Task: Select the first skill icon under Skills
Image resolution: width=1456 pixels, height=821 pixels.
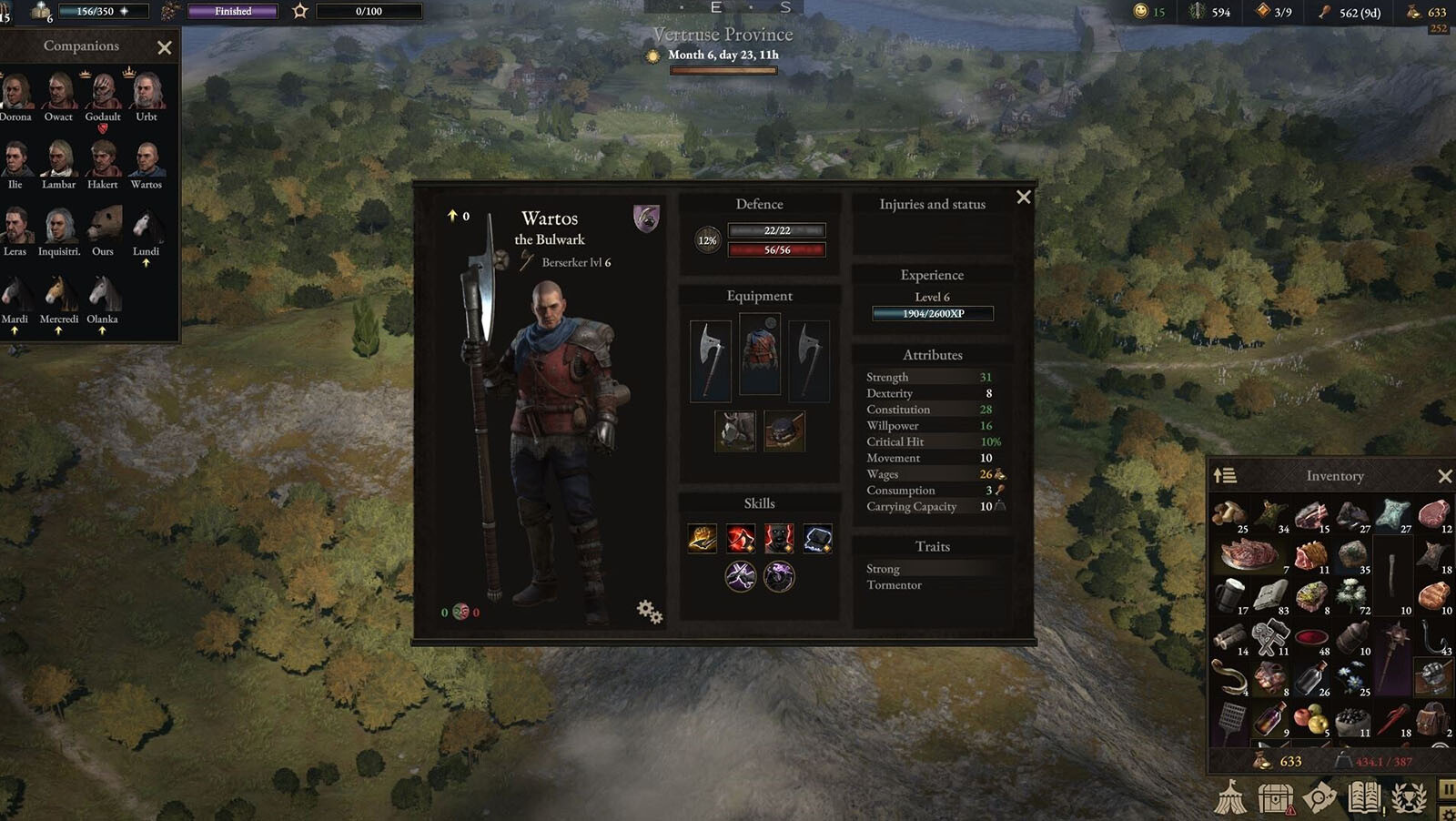Action: click(703, 539)
